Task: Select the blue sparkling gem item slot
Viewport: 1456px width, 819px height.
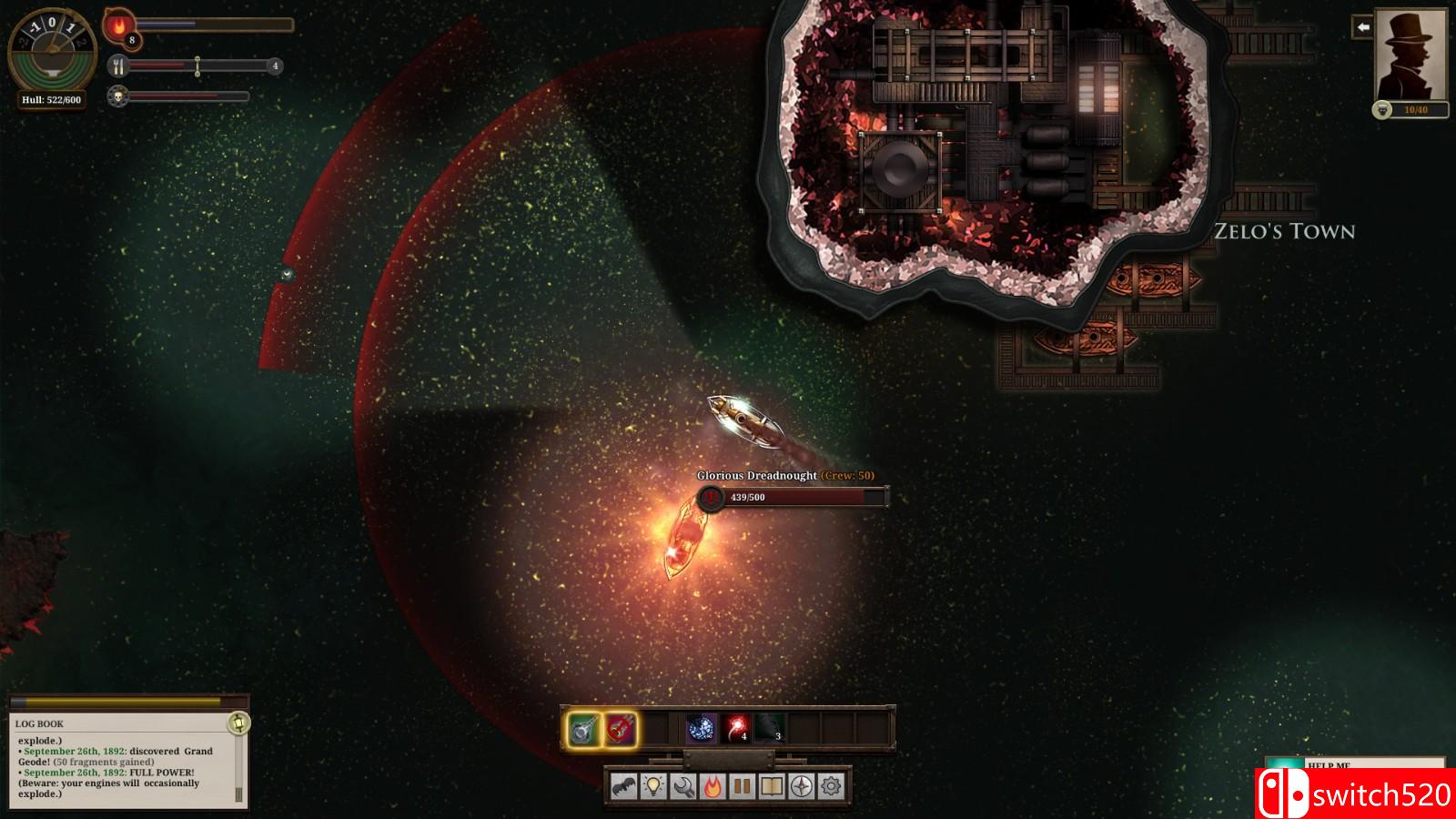Action: (x=701, y=729)
